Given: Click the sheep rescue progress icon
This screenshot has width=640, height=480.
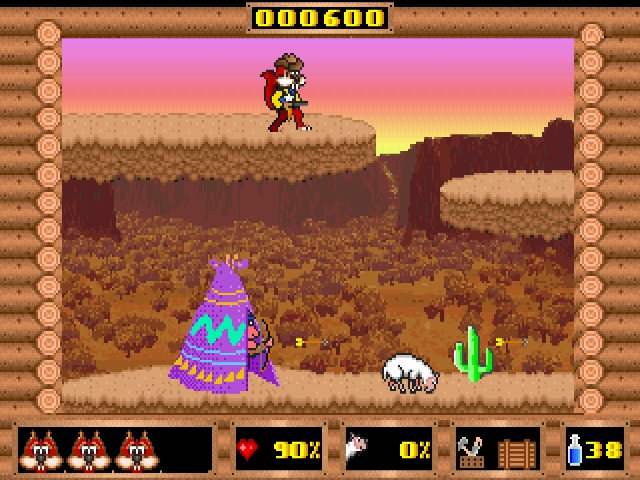Looking at the screenshot, I should pyautogui.click(x=356, y=449).
